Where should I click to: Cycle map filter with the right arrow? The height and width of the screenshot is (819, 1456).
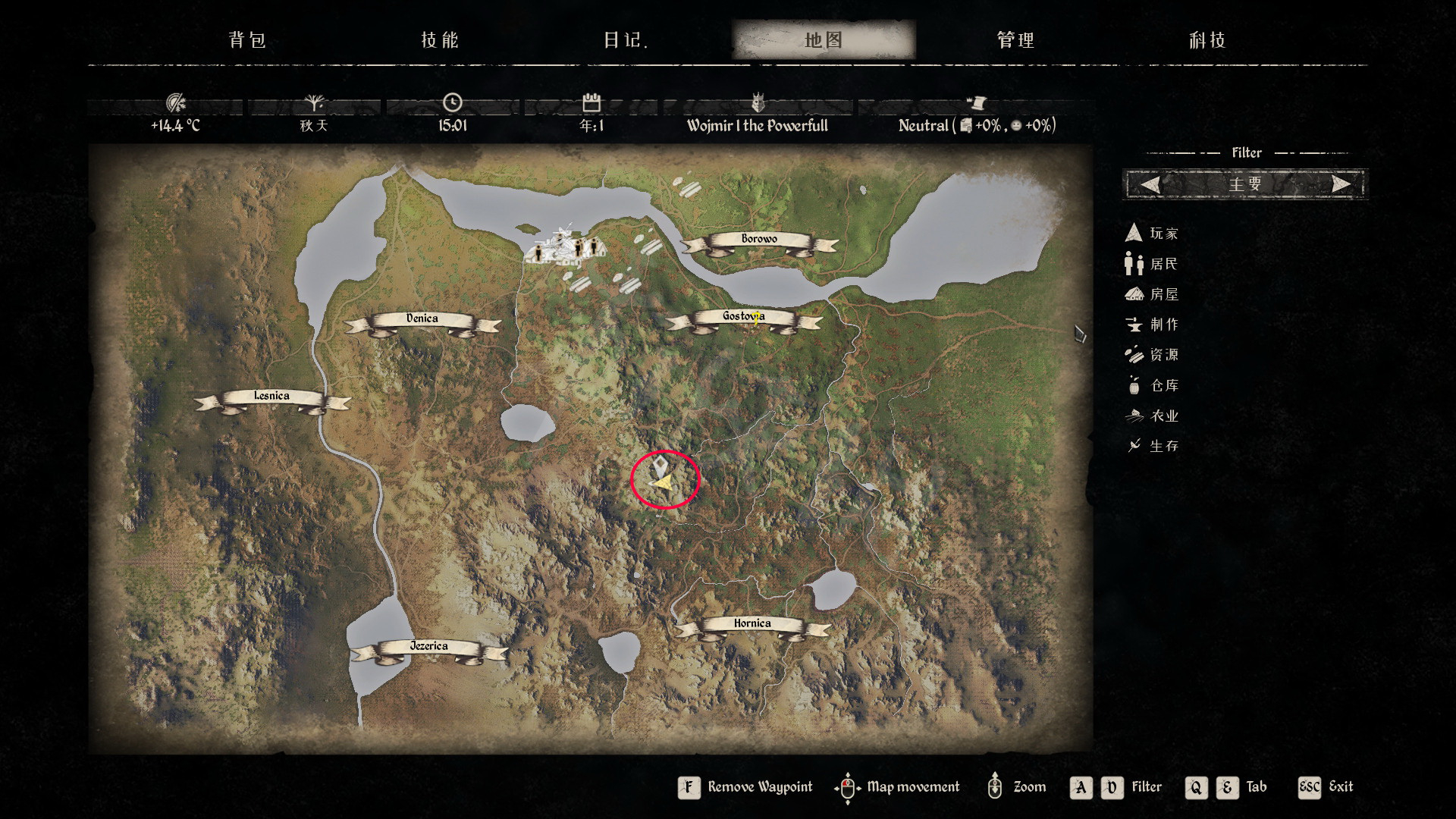[1341, 184]
